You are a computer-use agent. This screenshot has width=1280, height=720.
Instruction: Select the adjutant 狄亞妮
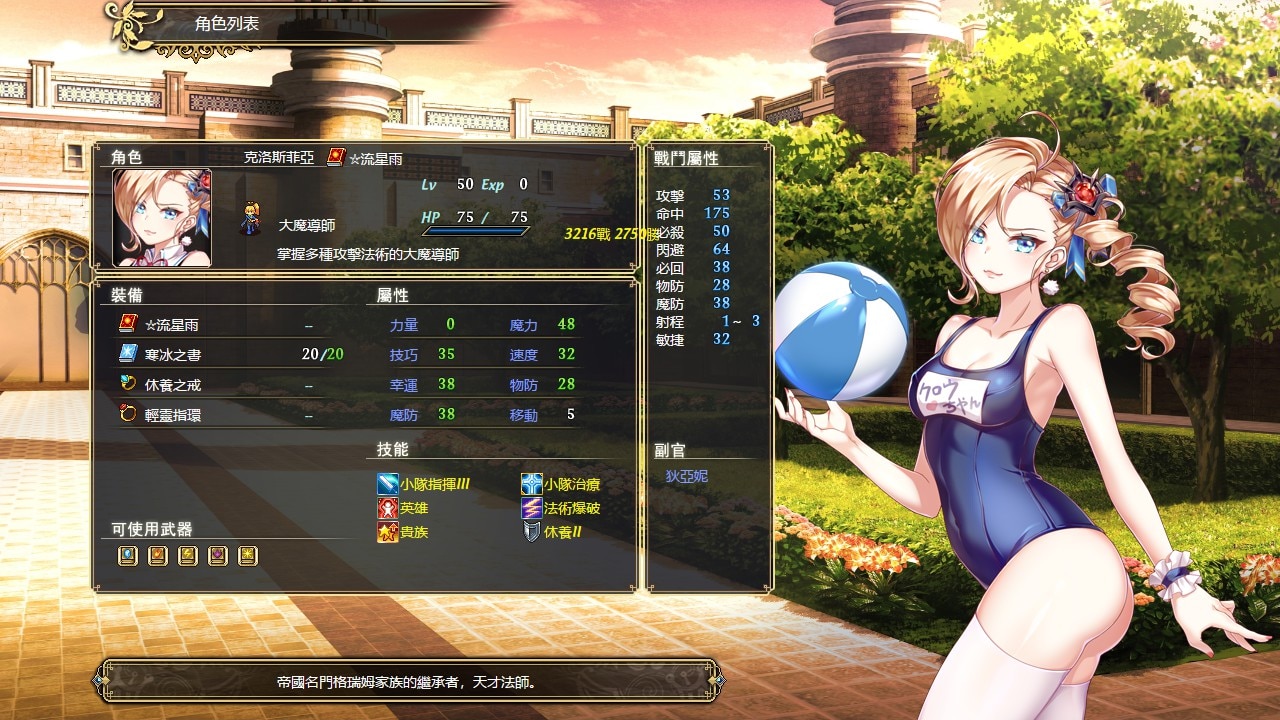[x=686, y=476]
